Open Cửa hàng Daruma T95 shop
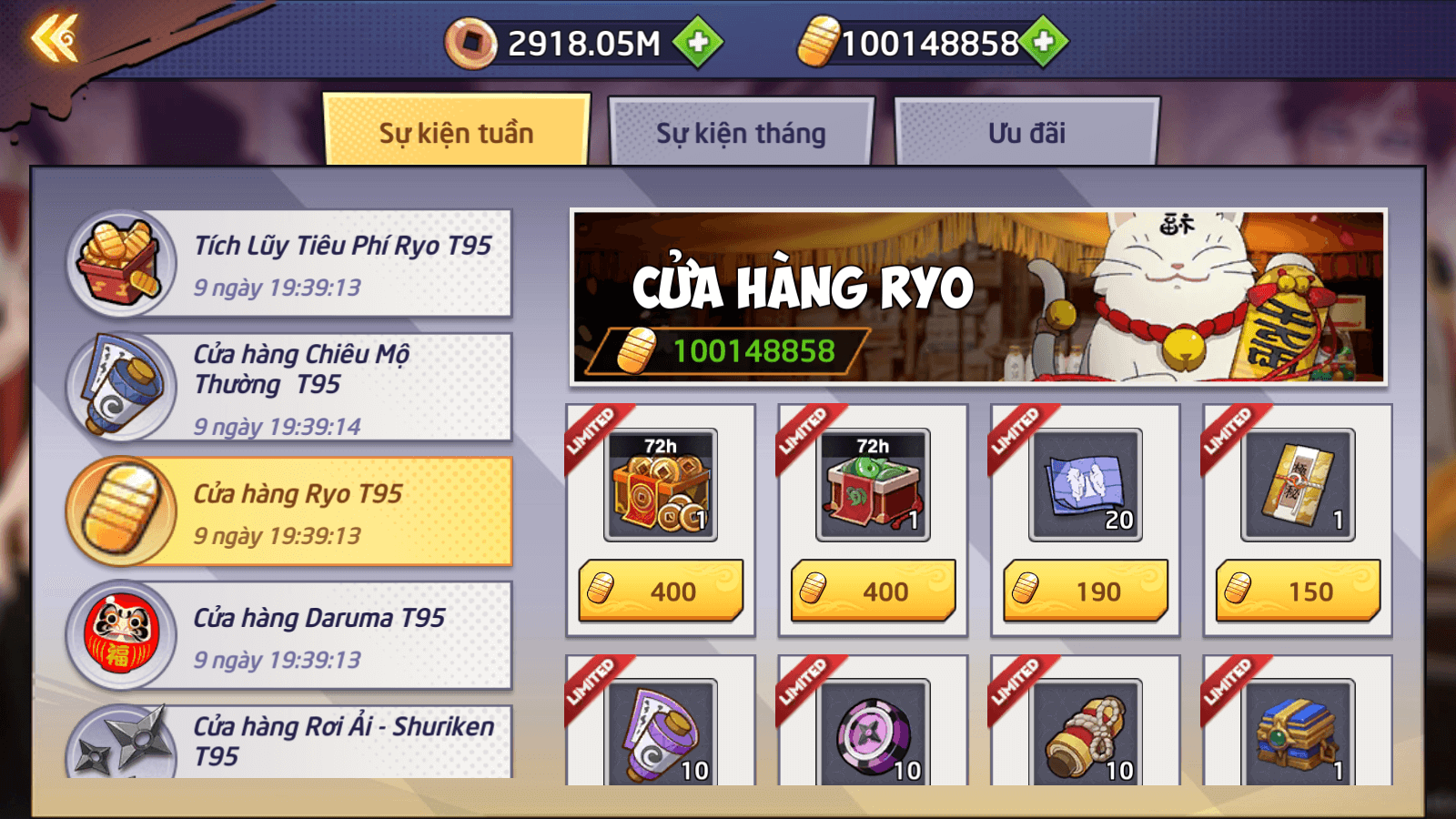This screenshot has width=1456, height=819. pos(289,635)
